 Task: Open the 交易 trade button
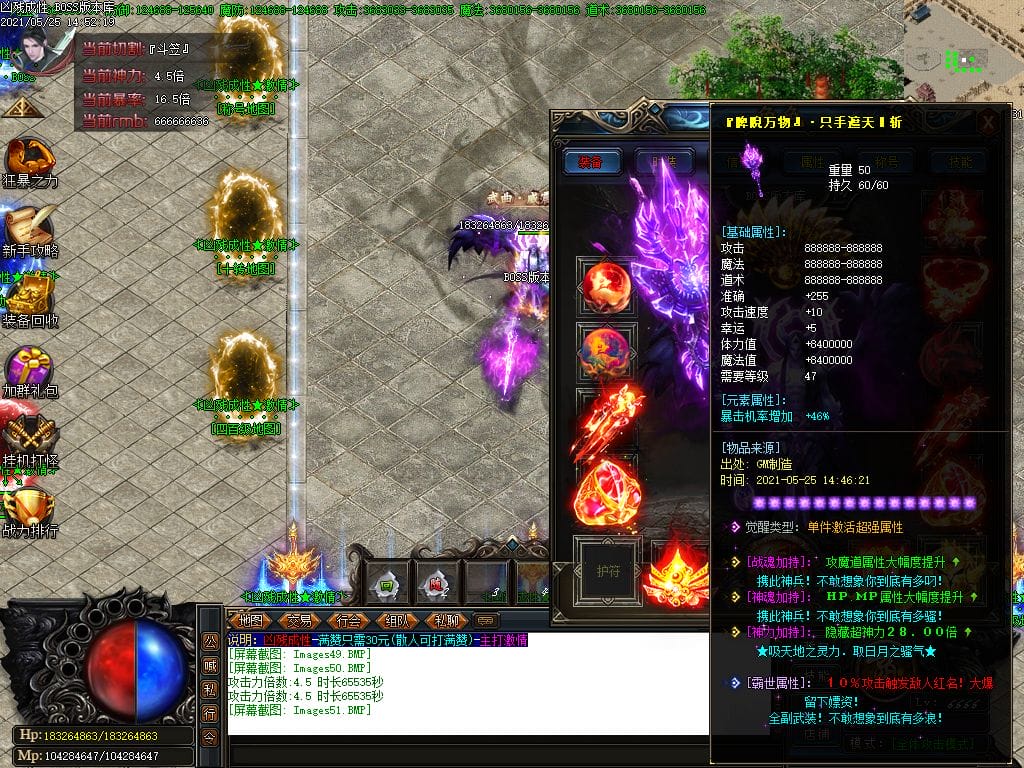(299, 620)
